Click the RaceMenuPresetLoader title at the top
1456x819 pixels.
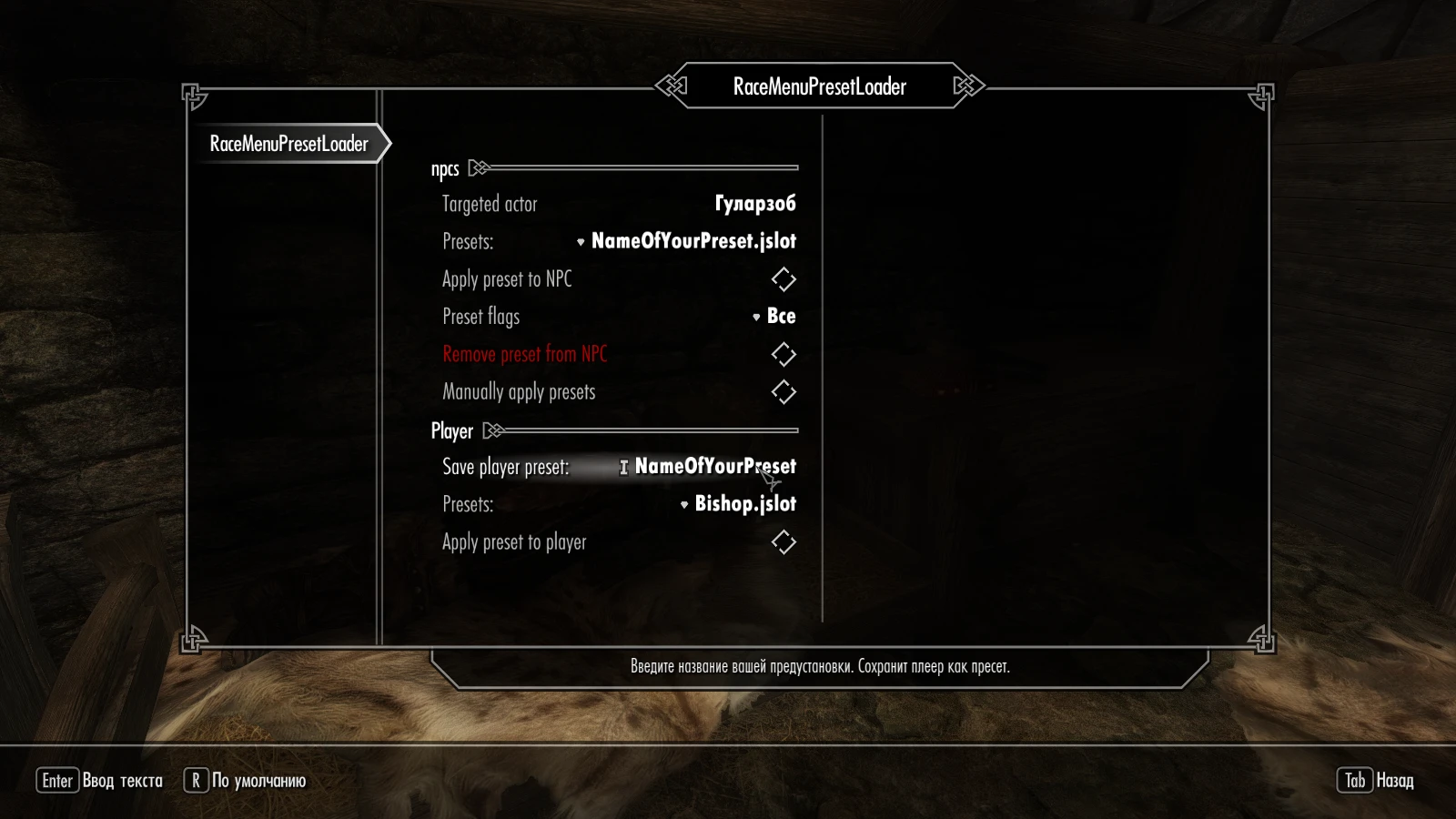817,86
